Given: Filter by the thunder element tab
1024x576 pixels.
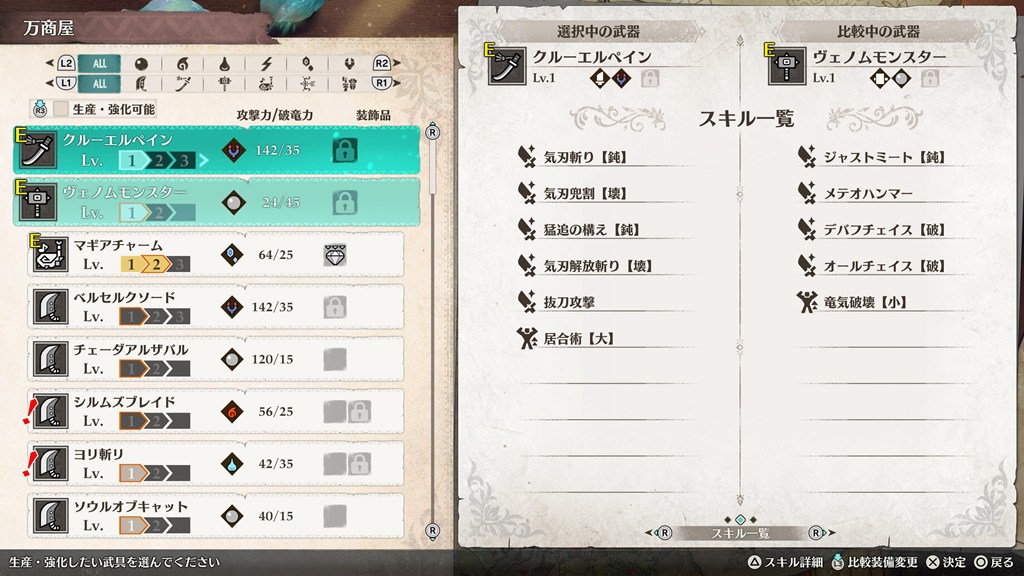Looking at the screenshot, I should point(265,63).
